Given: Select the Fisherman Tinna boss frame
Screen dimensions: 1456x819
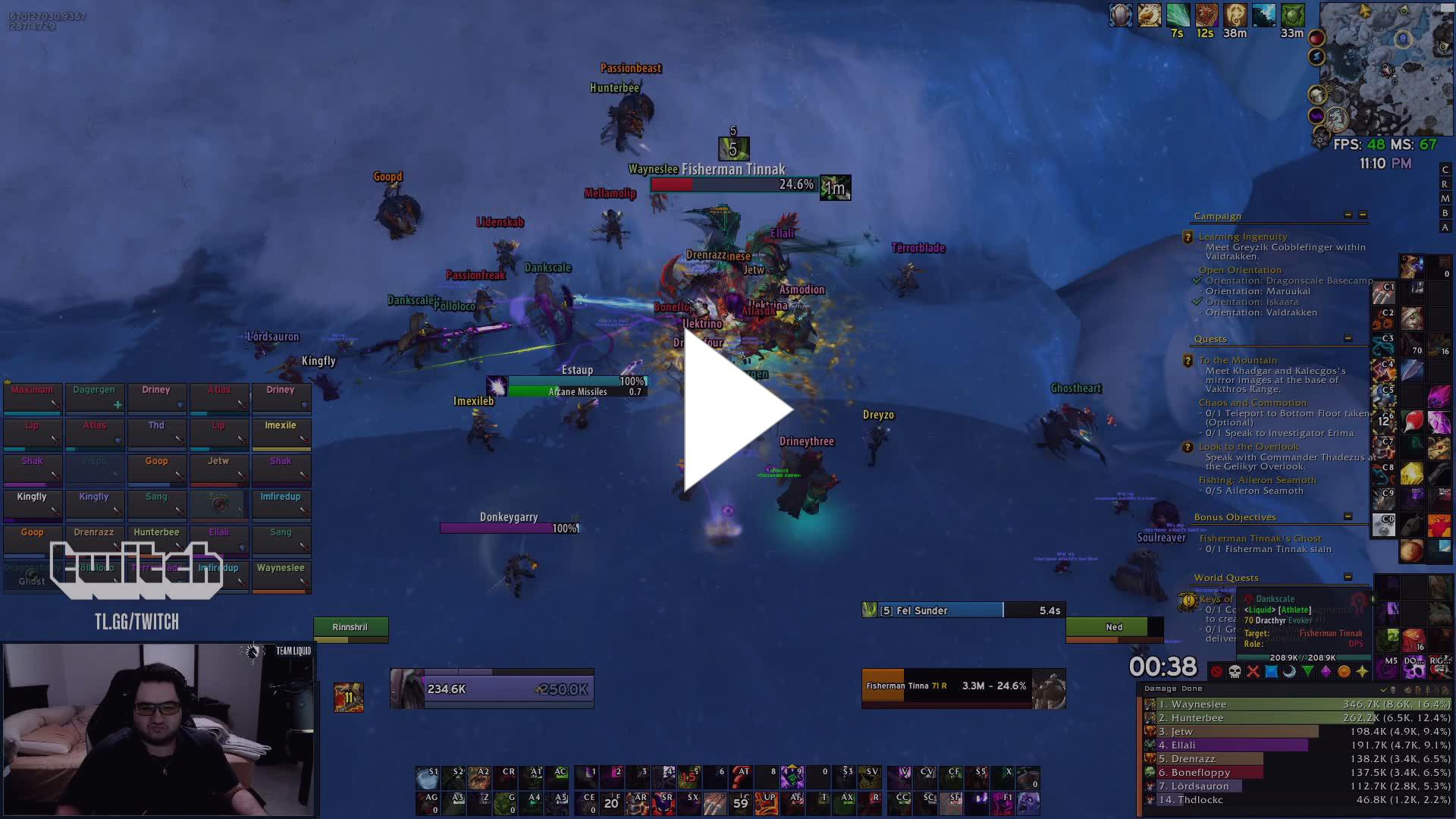Looking at the screenshot, I should (x=963, y=687).
